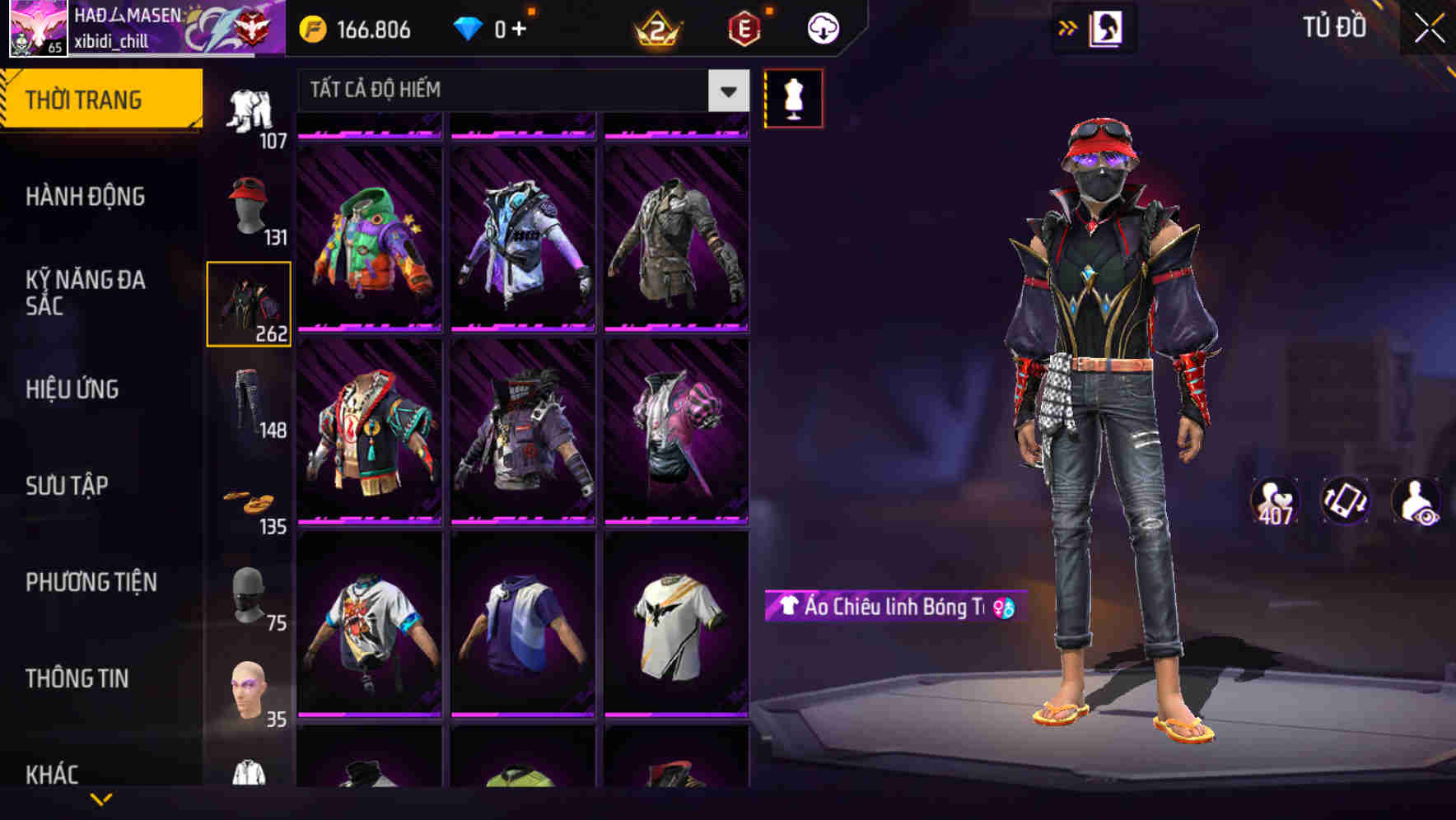The image size is (1456, 820).
Task: Click the 407 likes icon next to character
Action: (x=1275, y=498)
